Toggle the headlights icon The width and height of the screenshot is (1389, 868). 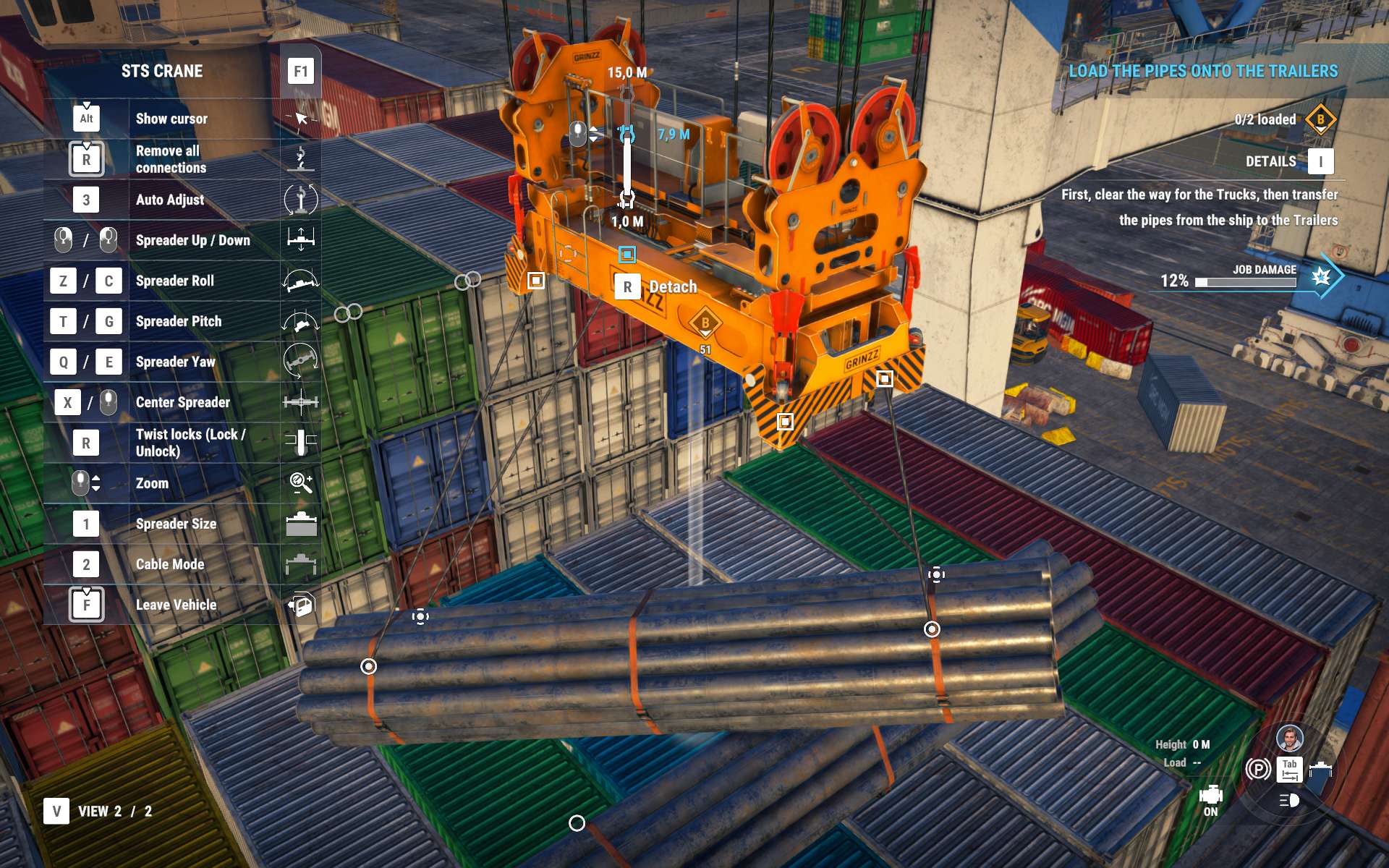tap(1289, 800)
